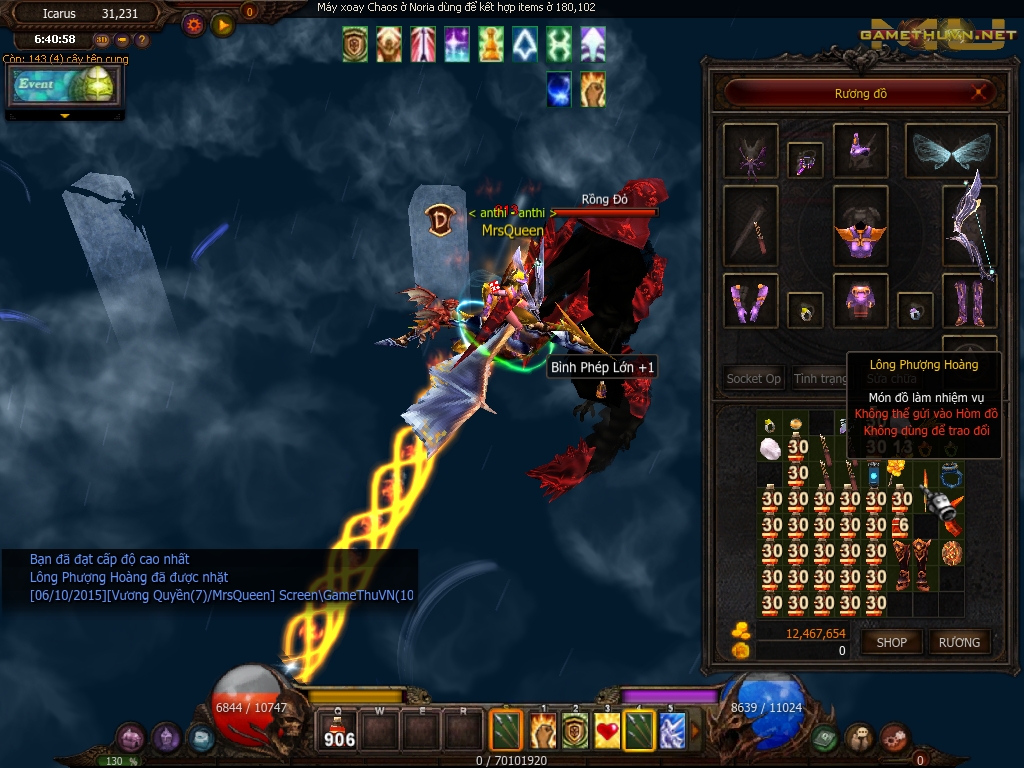Expand the arrow under the Event banner

point(65,116)
